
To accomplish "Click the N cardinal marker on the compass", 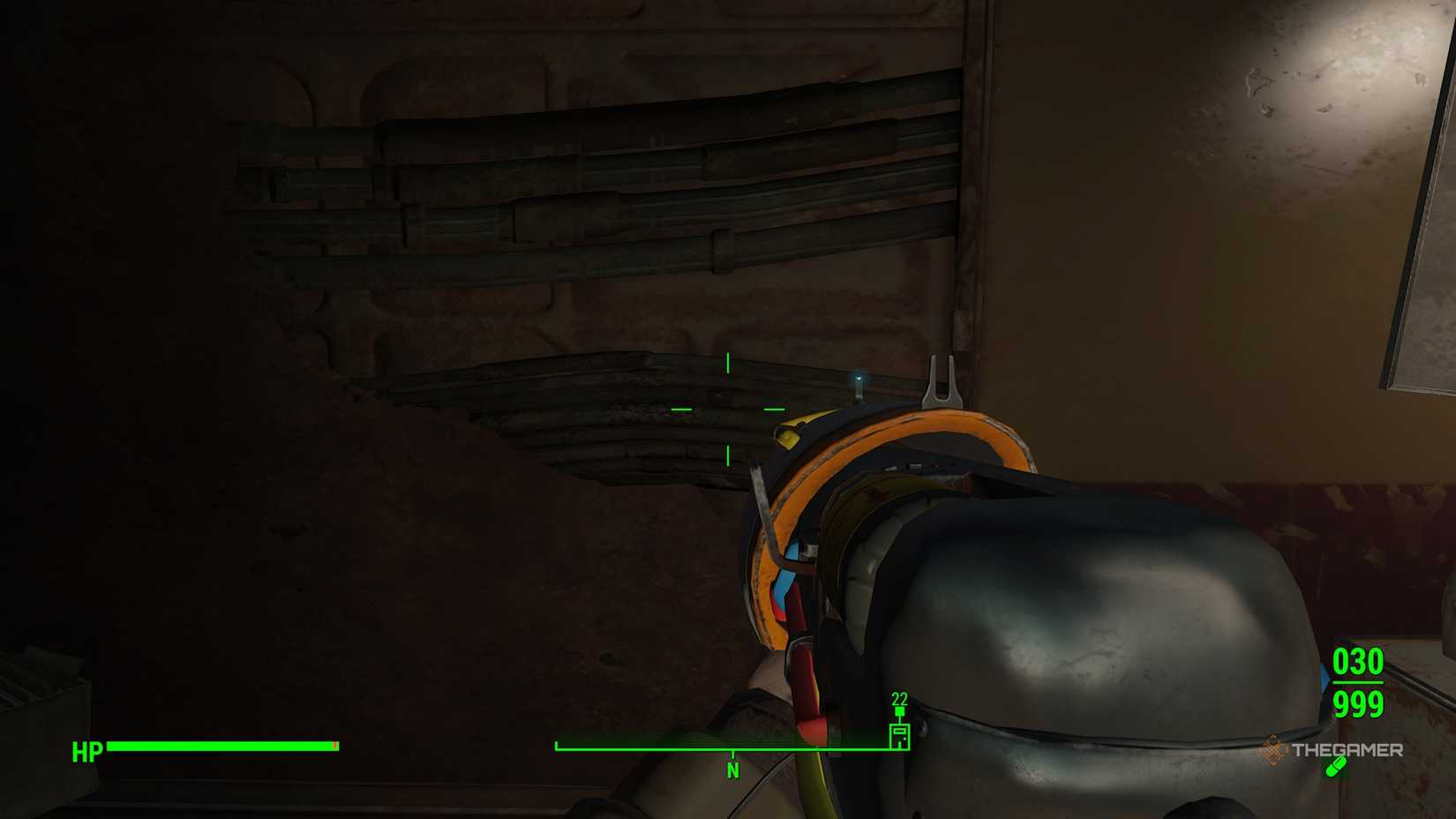I will (734, 769).
